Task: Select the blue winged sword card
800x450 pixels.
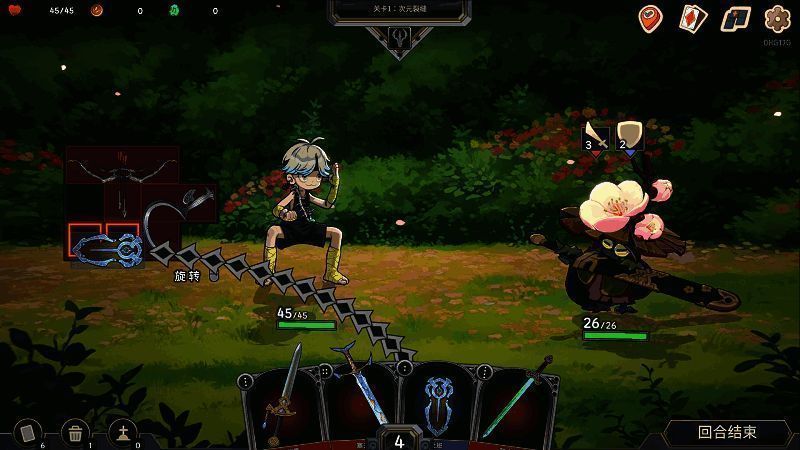Action: [x=358, y=395]
